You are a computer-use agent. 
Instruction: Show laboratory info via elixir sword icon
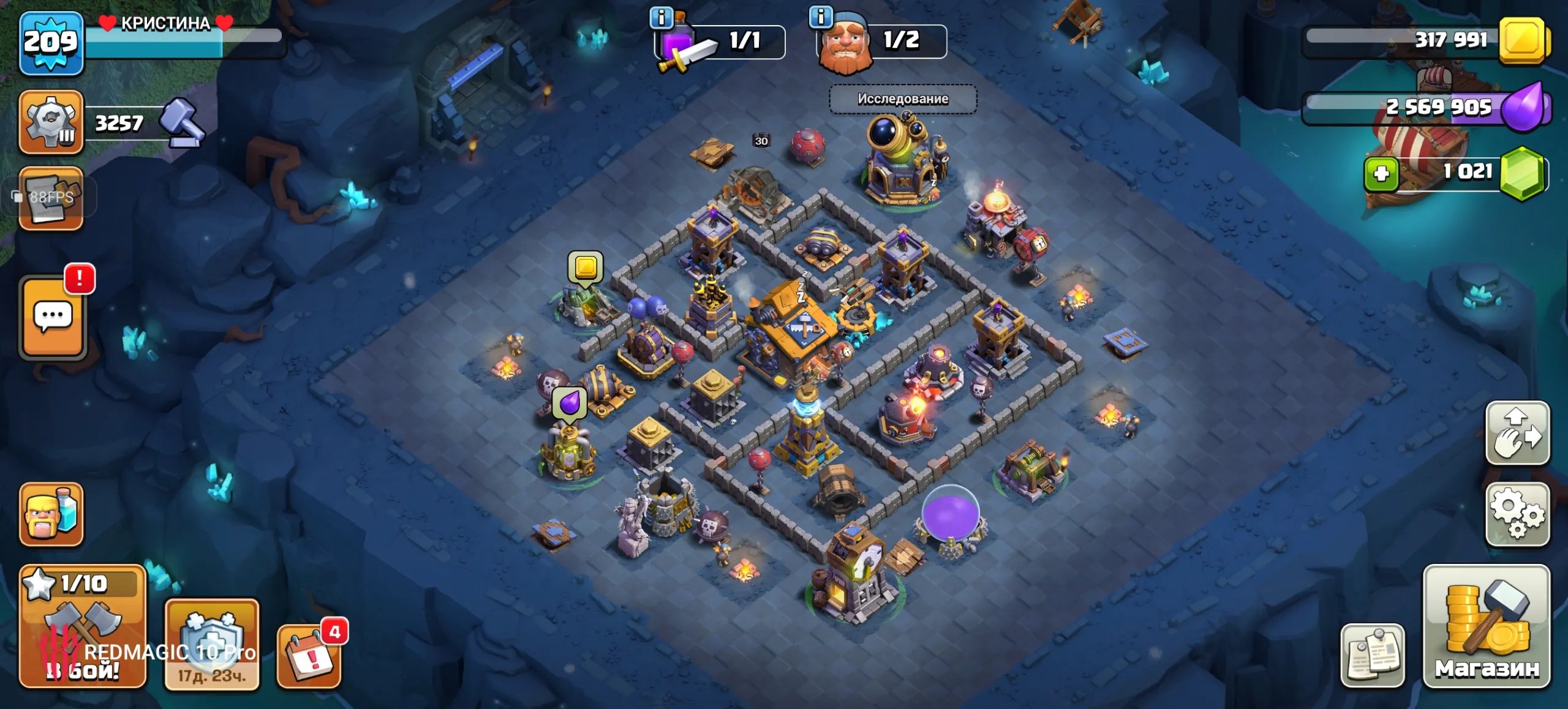pyautogui.click(x=661, y=17)
